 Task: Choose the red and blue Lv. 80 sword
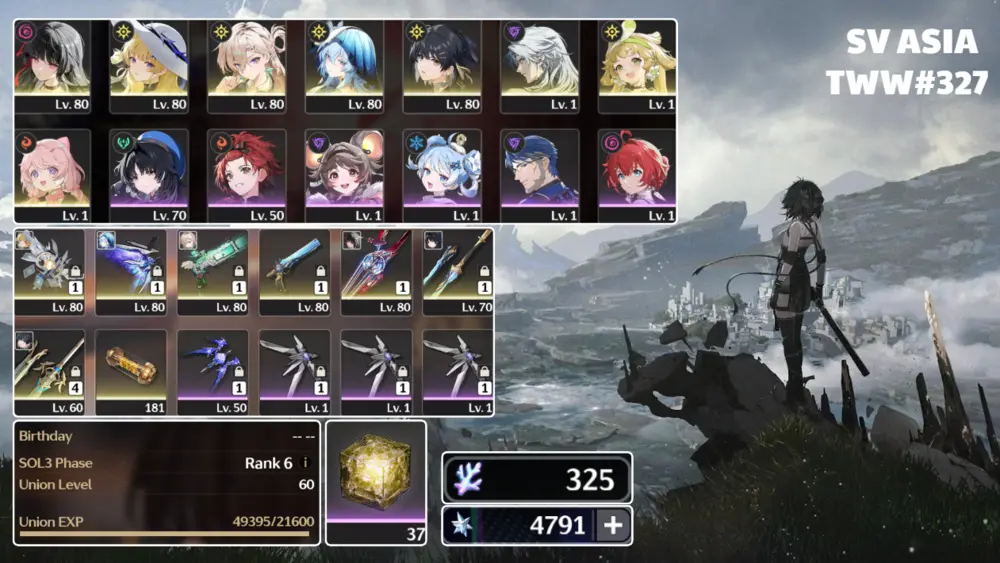376,267
